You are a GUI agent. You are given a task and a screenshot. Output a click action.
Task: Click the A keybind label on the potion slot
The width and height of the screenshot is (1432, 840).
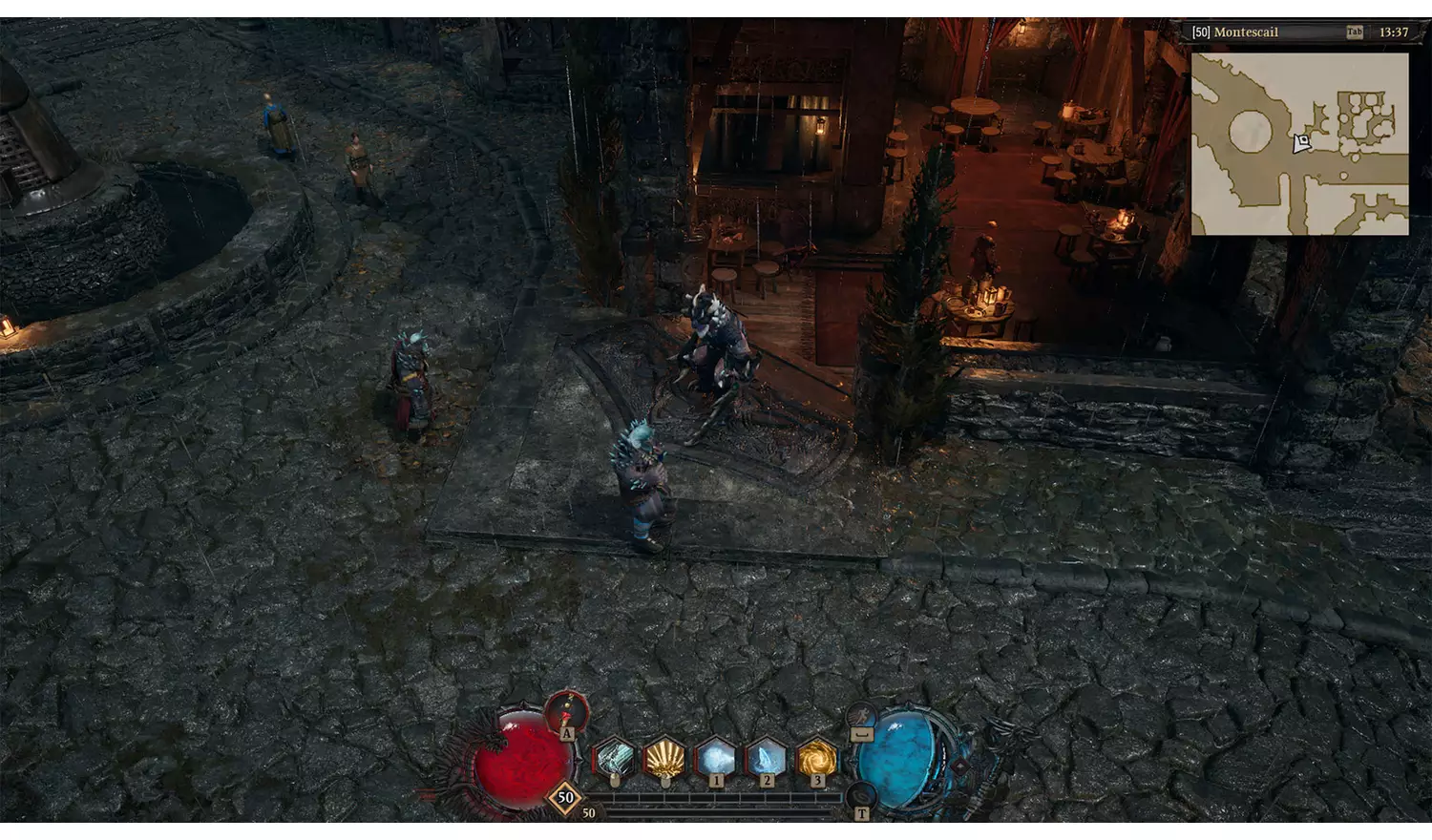coord(567,732)
